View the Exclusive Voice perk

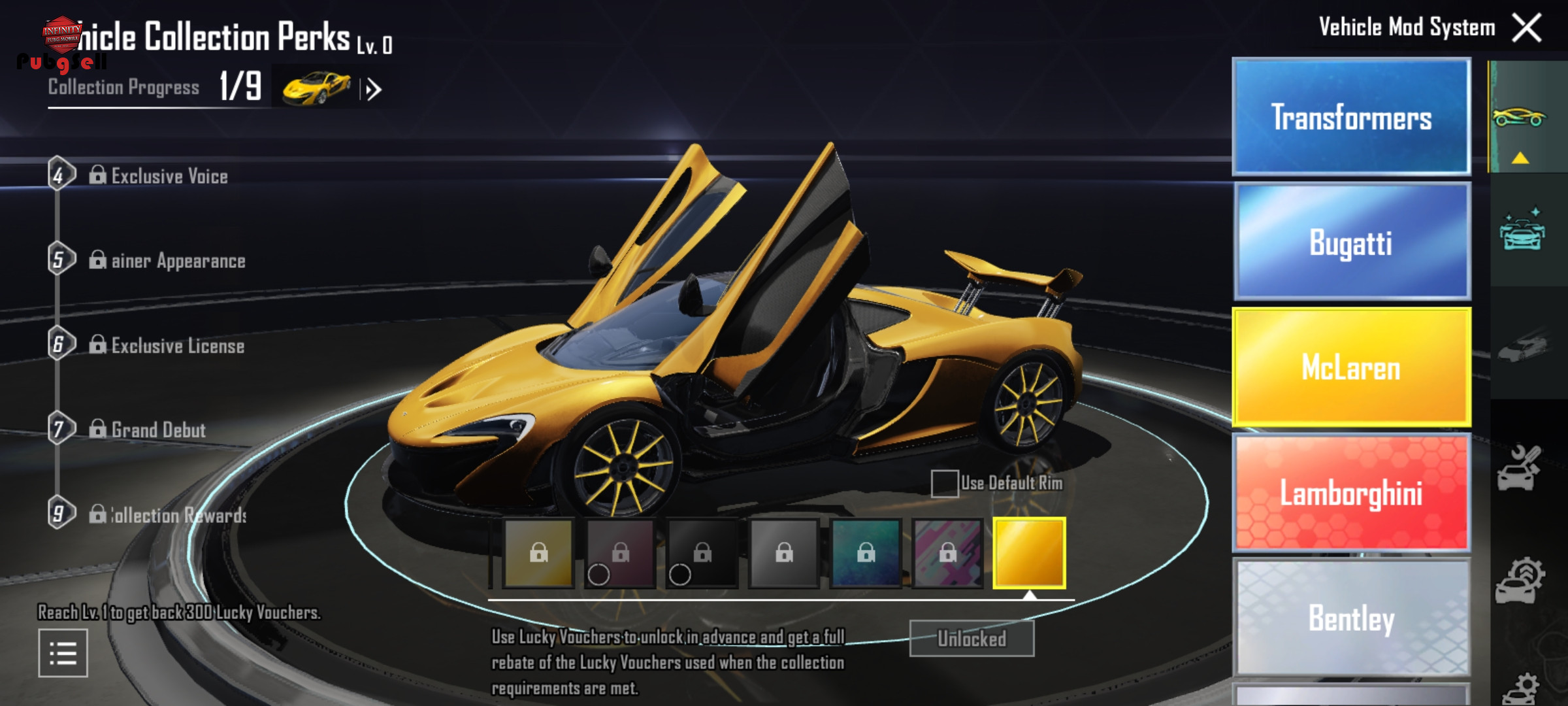click(169, 176)
